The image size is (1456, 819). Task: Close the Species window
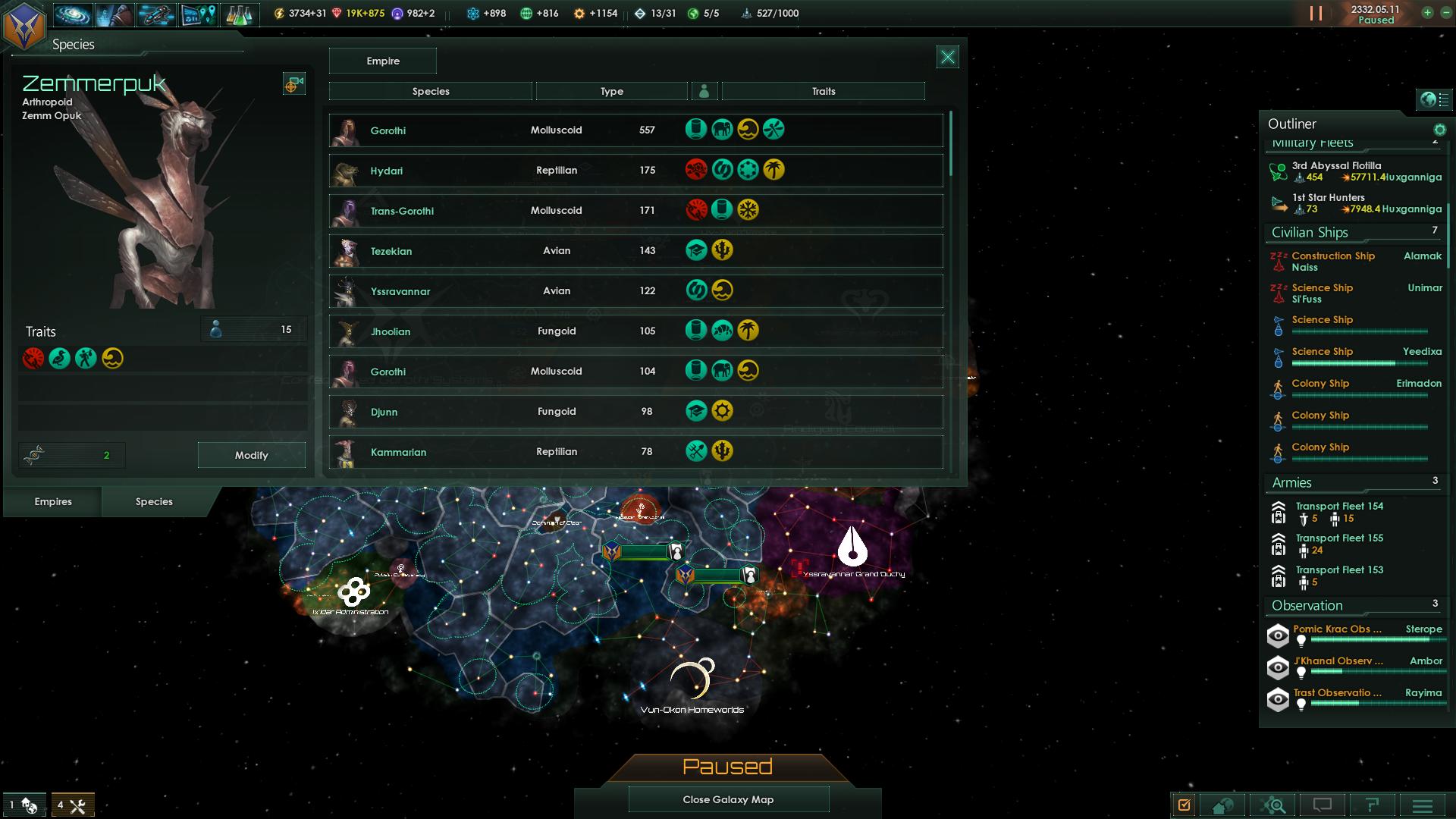click(x=947, y=57)
